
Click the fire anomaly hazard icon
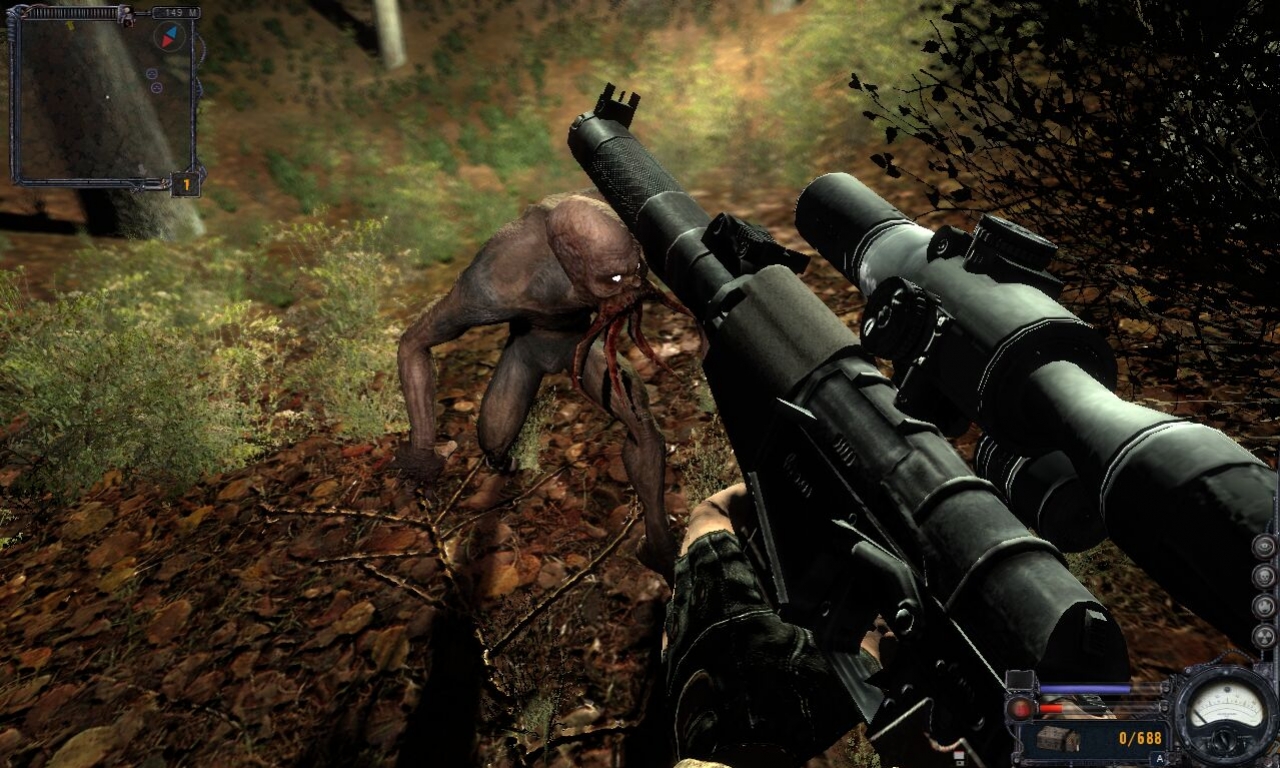click(1264, 606)
